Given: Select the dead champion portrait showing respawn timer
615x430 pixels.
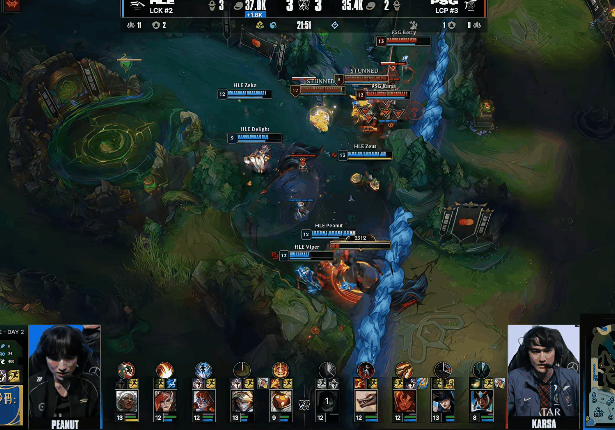Looking at the screenshot, I should [x=328, y=401].
